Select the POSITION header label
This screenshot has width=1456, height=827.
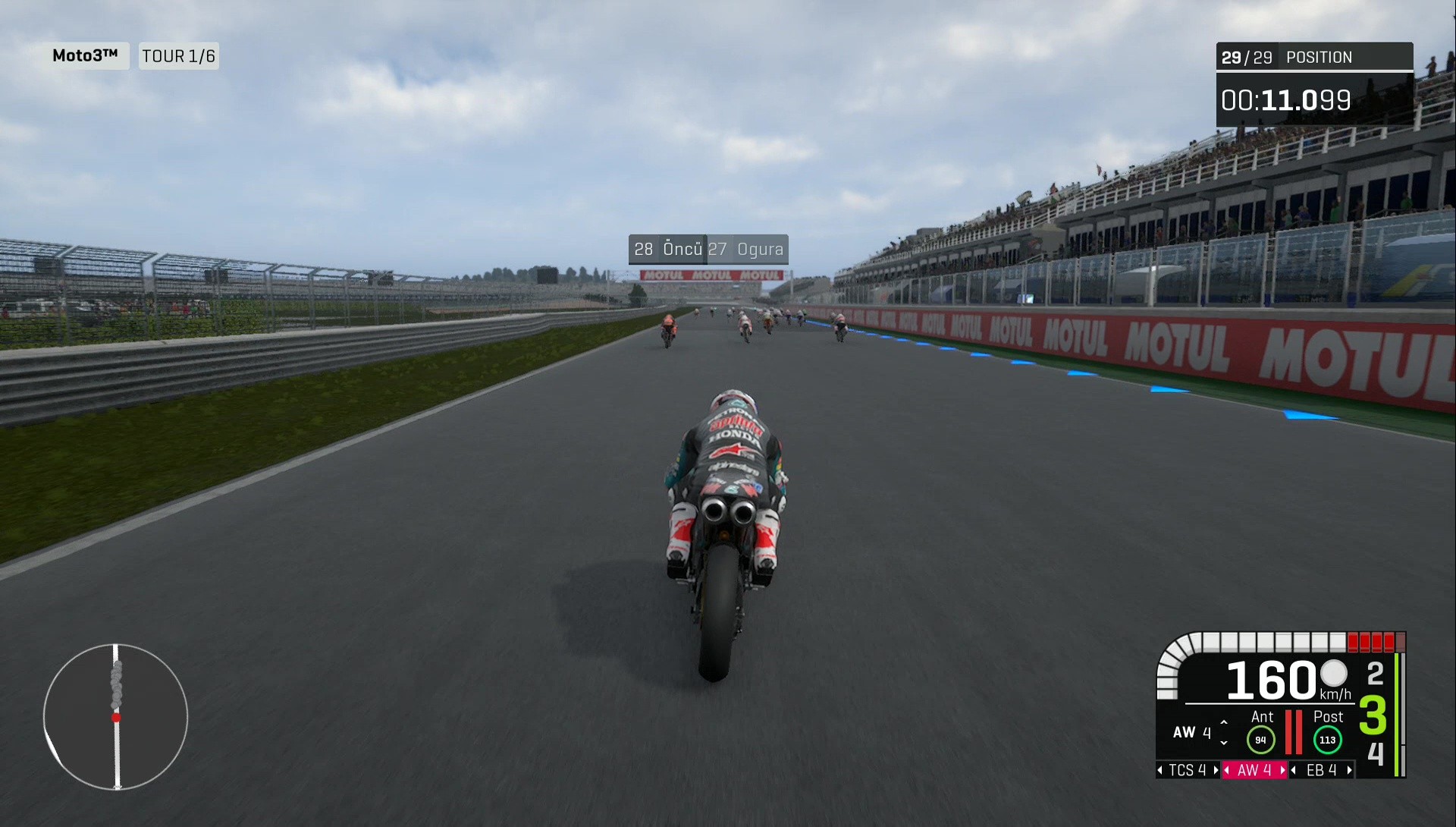[1318, 57]
